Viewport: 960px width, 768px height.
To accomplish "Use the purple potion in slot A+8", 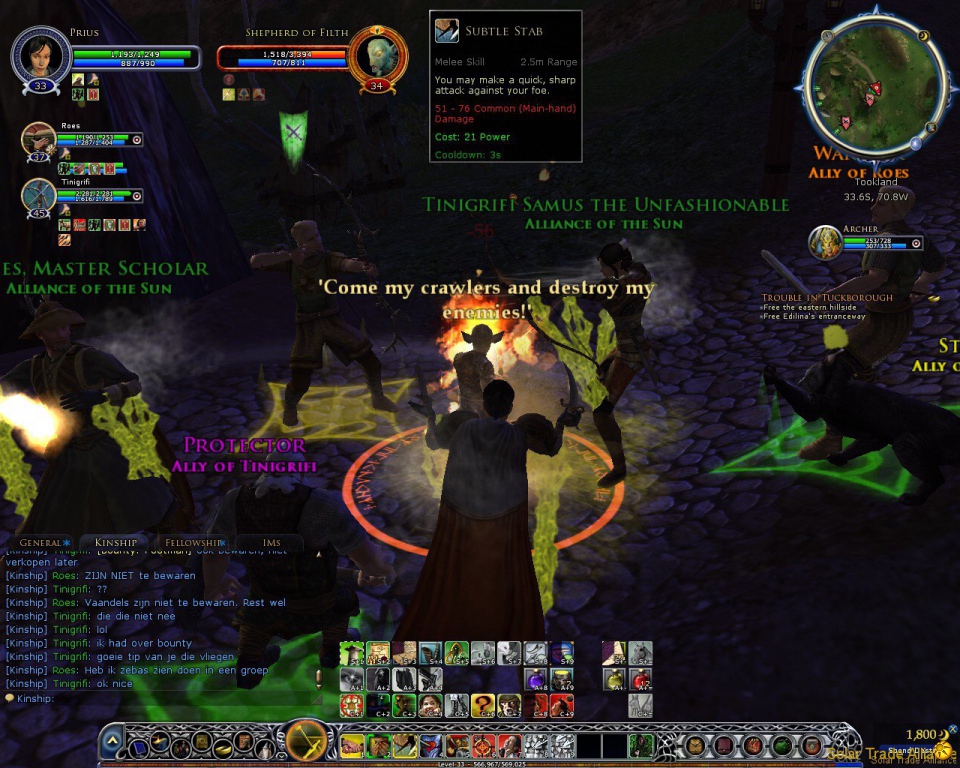I will (535, 680).
